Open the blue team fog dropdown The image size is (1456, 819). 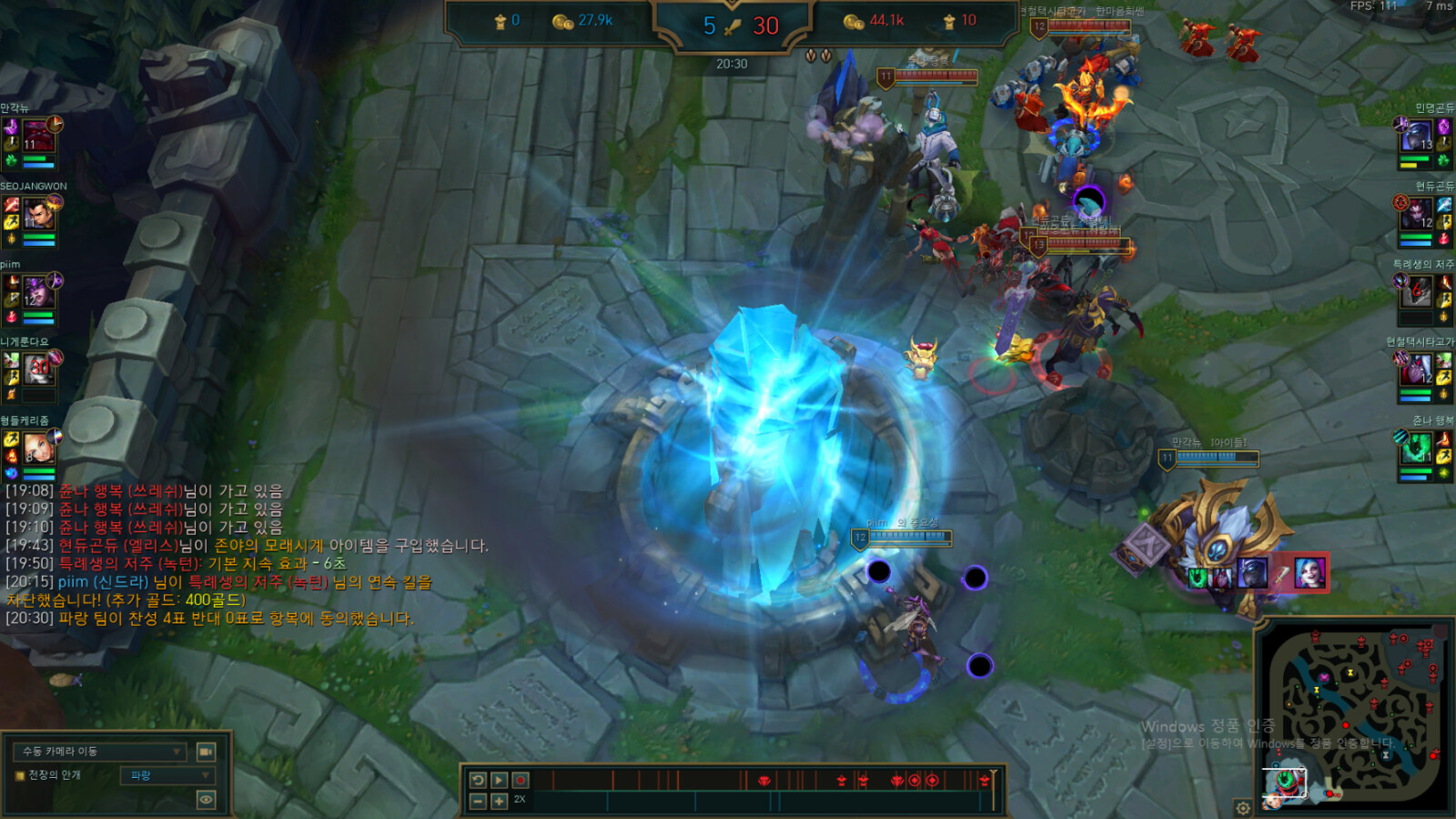167,775
